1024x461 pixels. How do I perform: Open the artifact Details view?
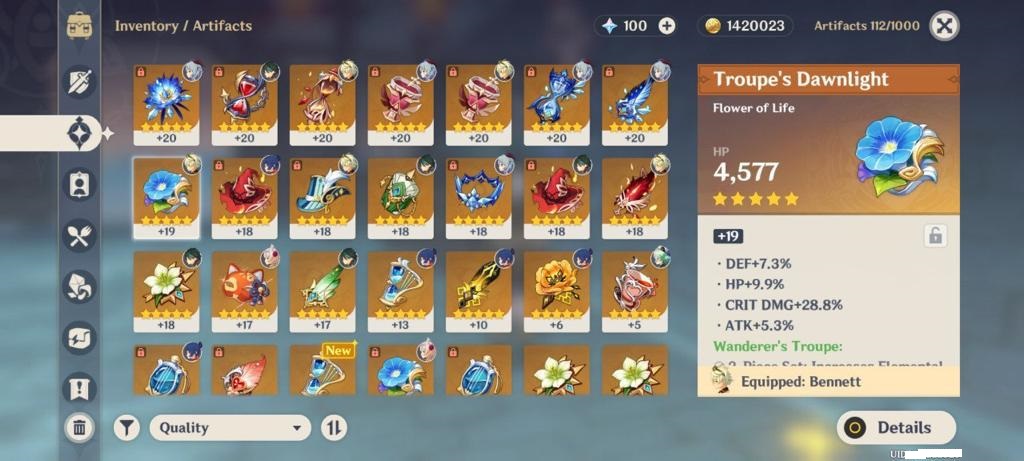click(896, 427)
